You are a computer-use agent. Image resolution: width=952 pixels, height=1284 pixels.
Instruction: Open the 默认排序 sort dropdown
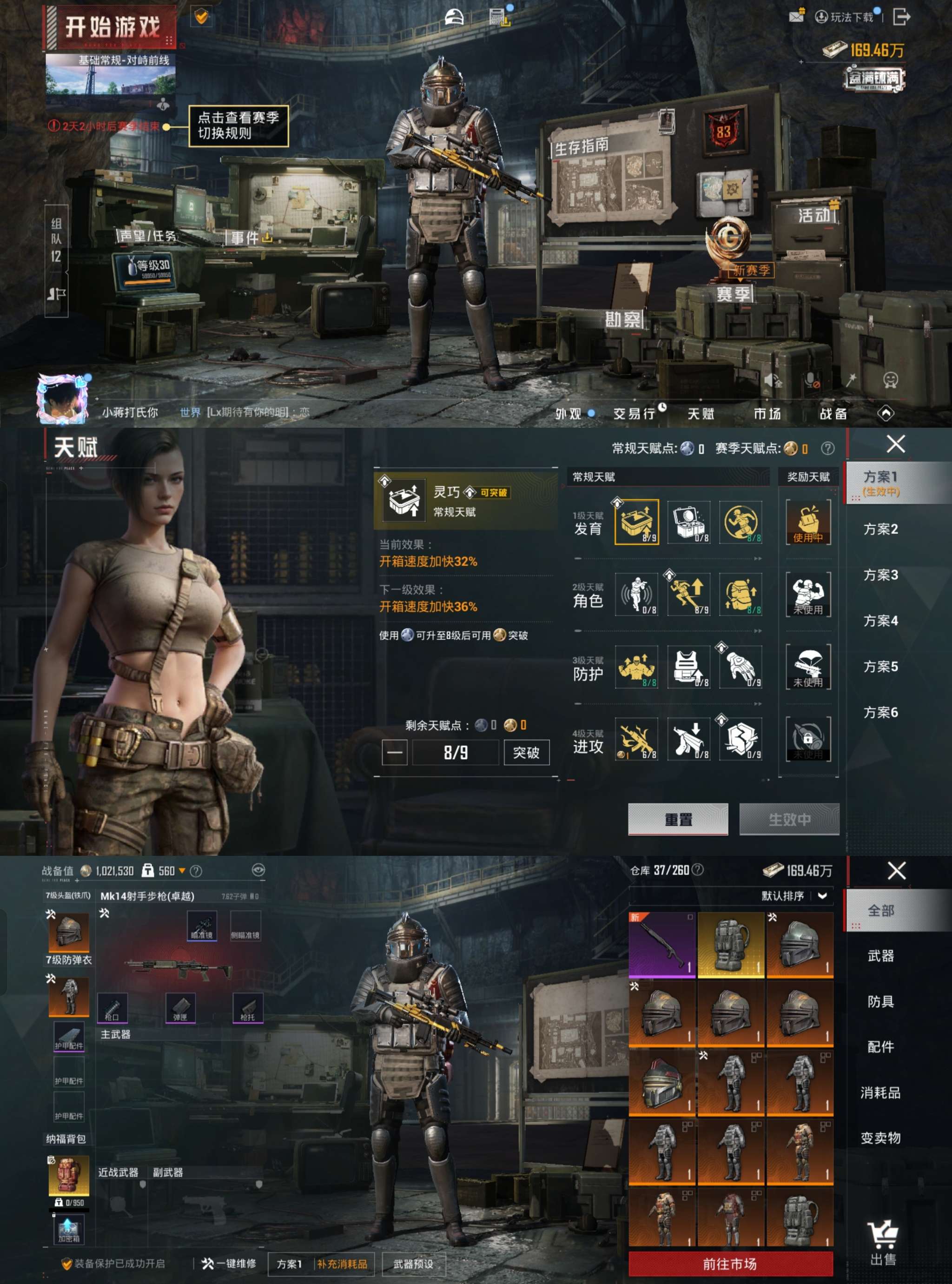click(x=795, y=895)
